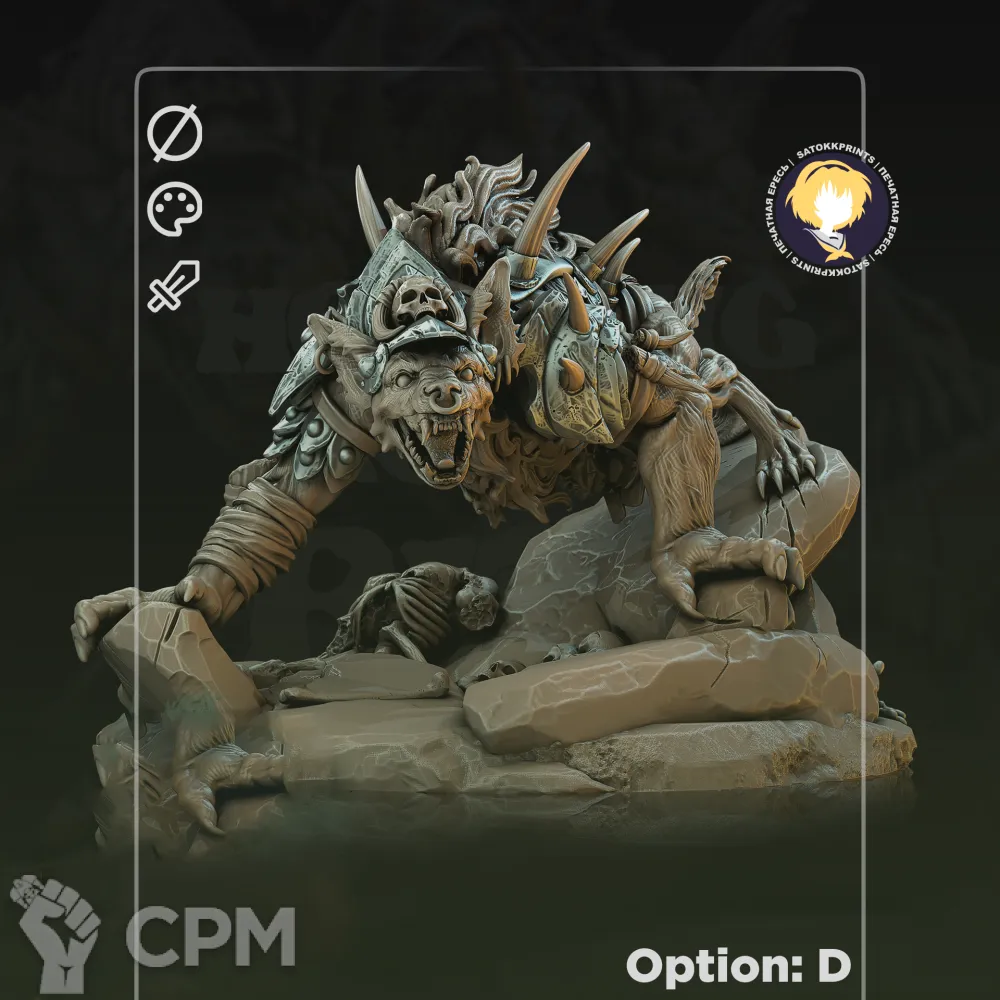Viewport: 1000px width, 1000px height.
Task: Click the slashed circle icon
Action: pyautogui.click(x=175, y=135)
